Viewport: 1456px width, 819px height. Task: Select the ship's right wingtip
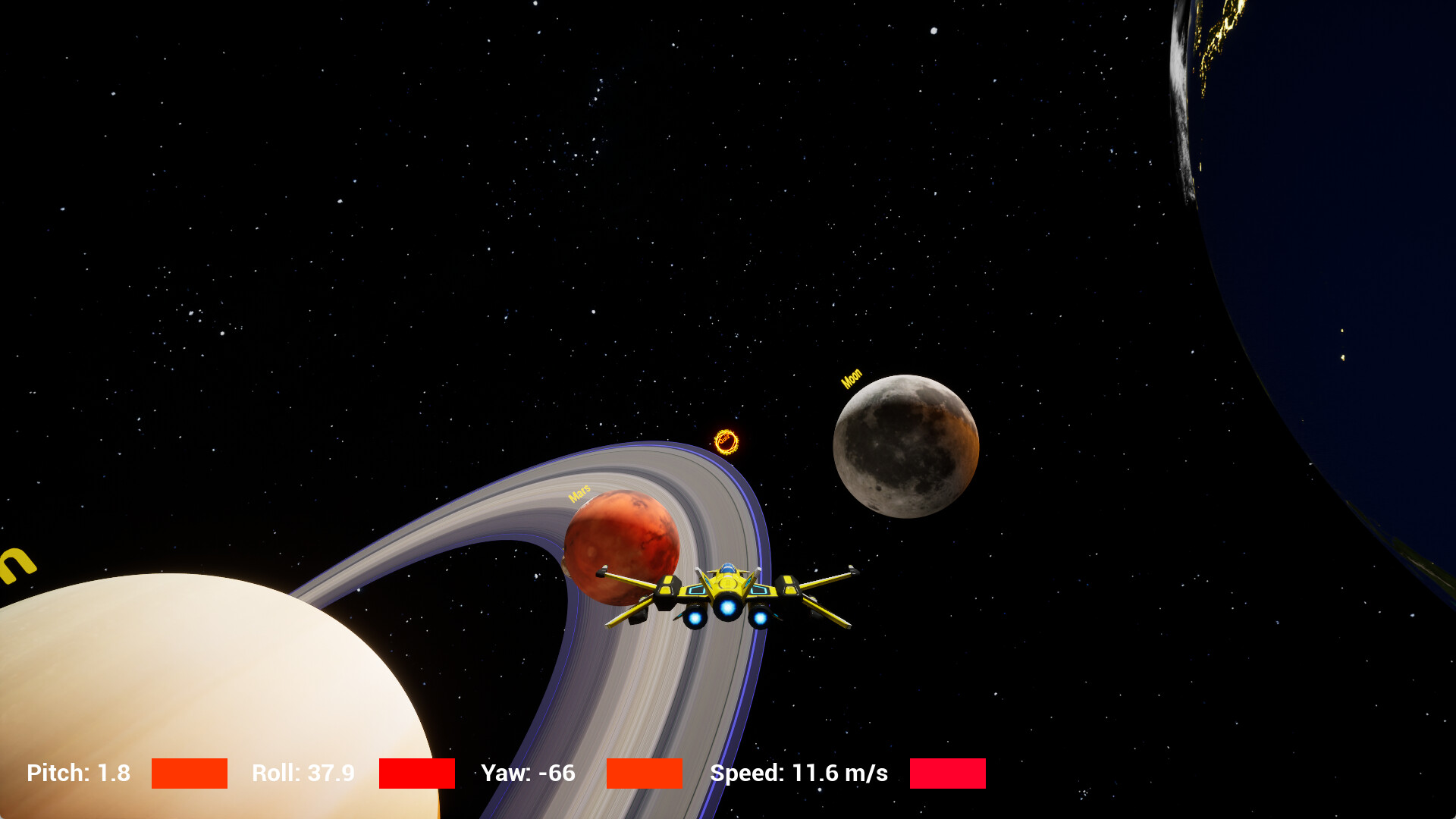(x=853, y=570)
